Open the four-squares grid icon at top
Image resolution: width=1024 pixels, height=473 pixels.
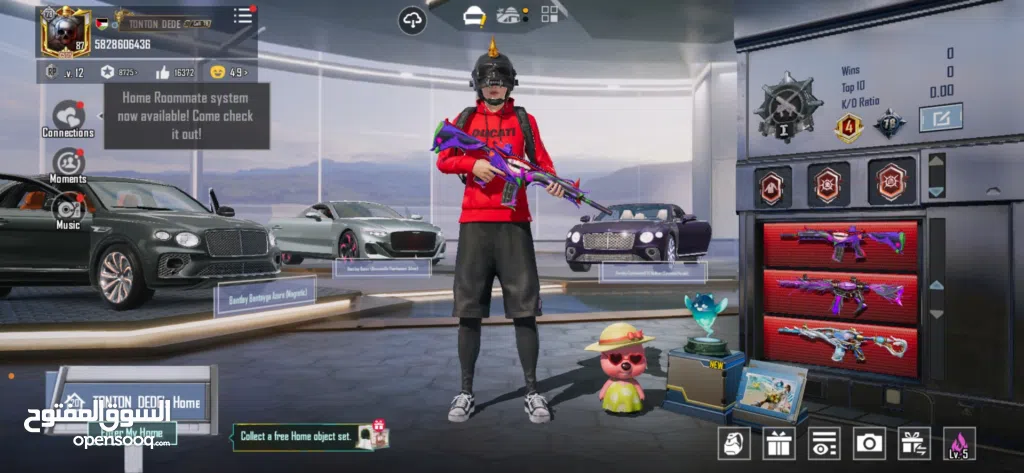tap(550, 14)
